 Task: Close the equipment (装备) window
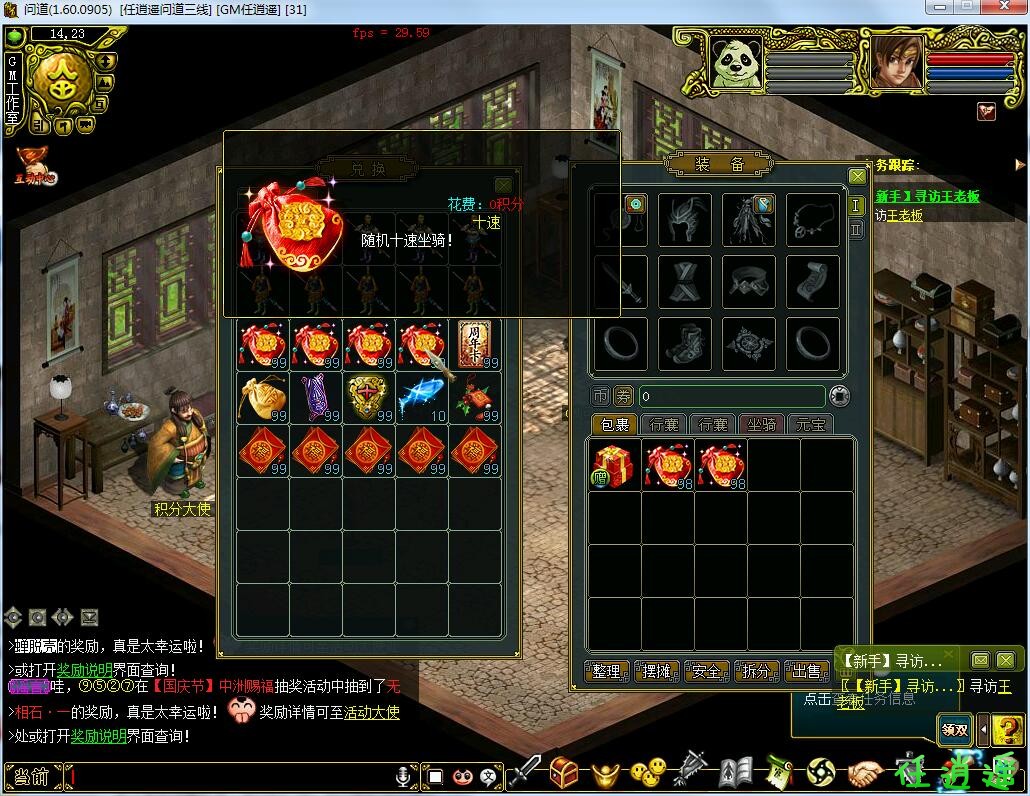pos(857,177)
